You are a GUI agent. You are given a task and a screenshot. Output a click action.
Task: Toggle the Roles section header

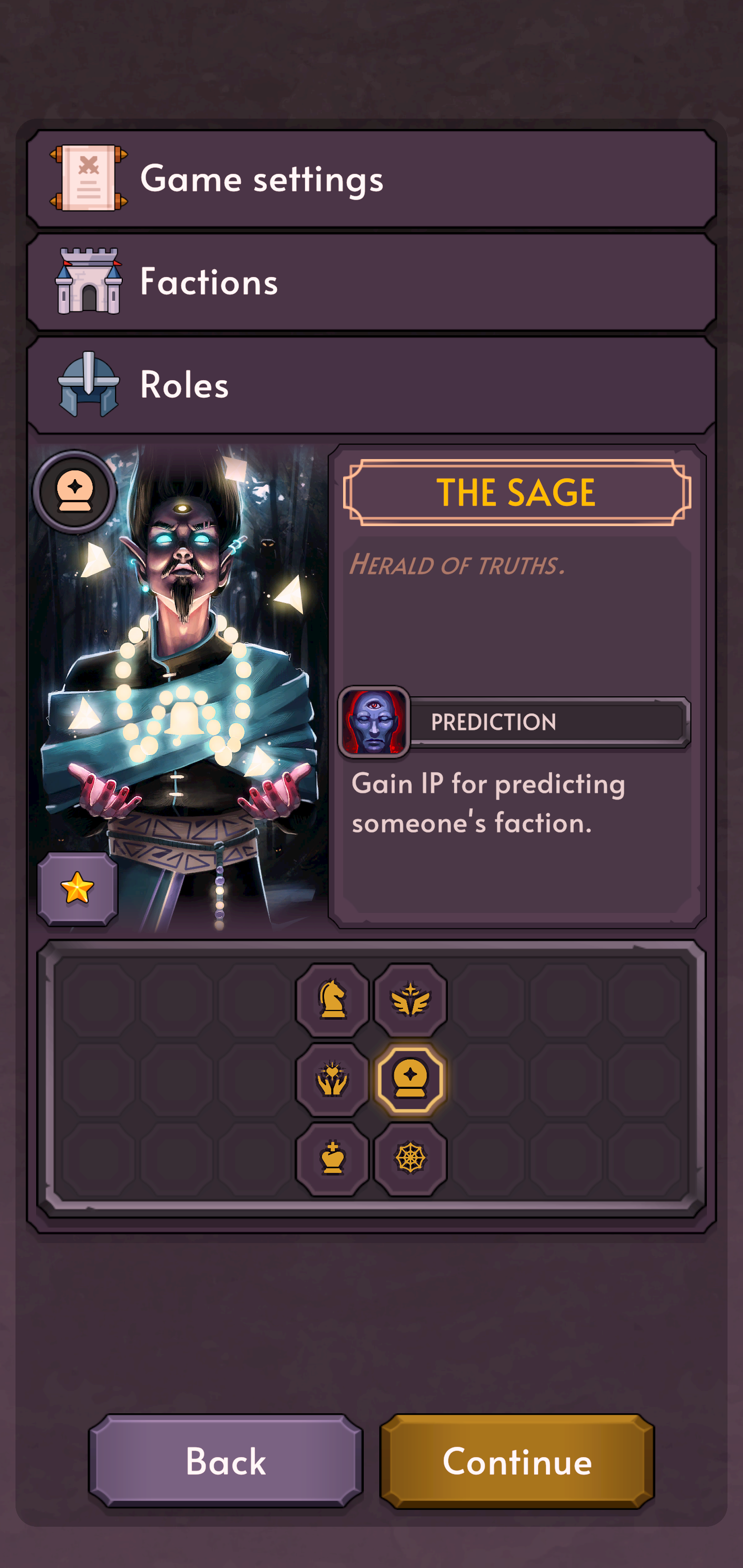pyautogui.click(x=372, y=385)
